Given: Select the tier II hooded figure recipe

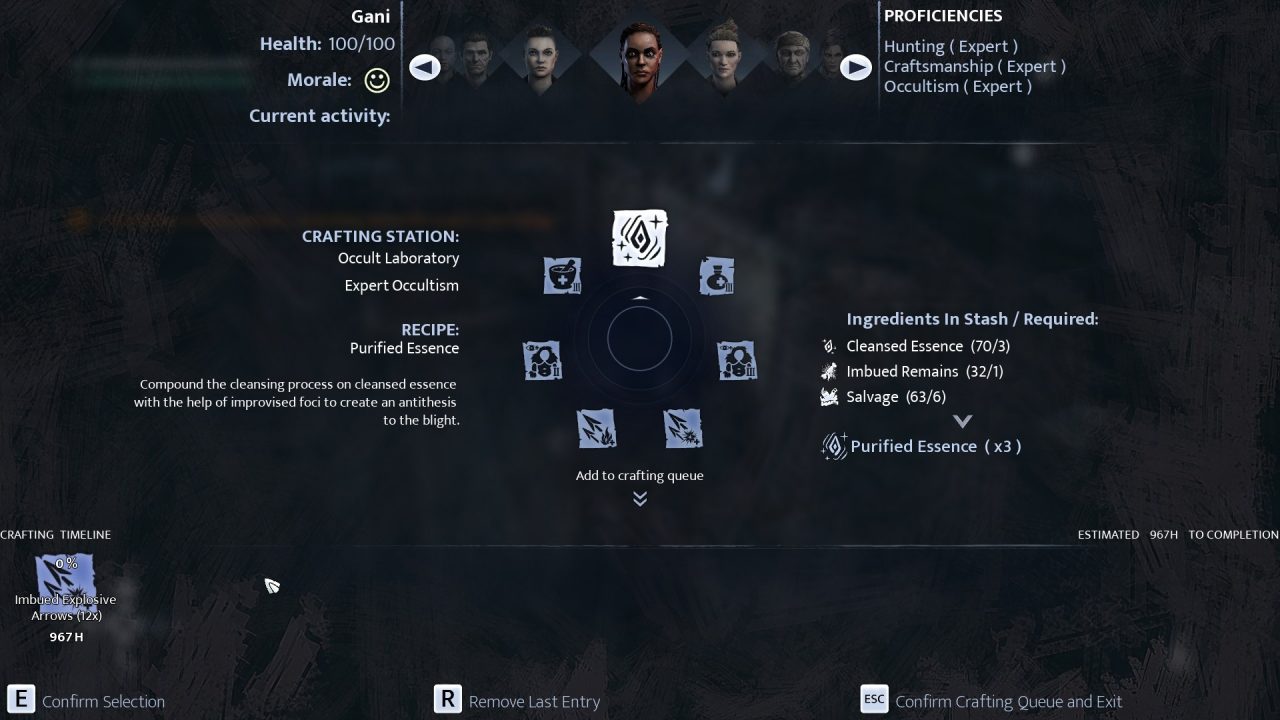Looking at the screenshot, I should coord(542,360).
